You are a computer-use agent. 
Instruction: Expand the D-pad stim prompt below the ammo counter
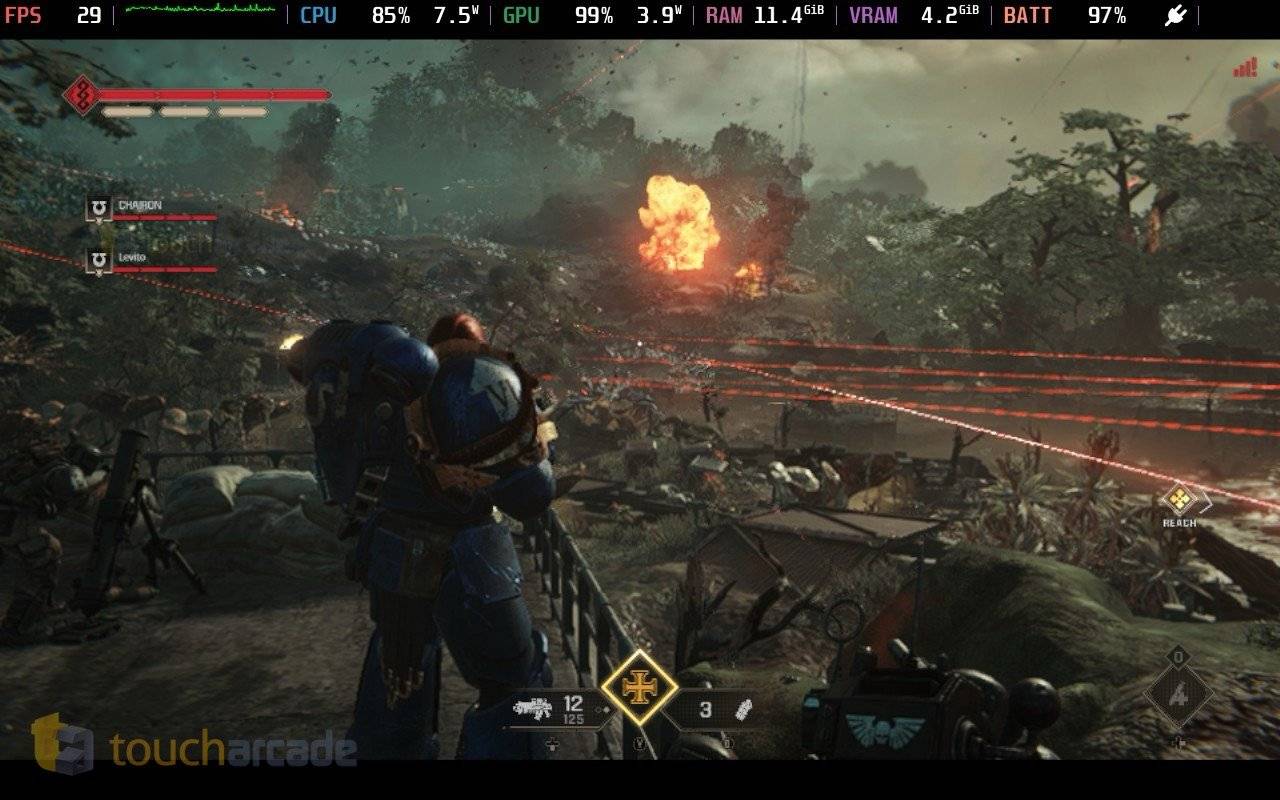(x=551, y=743)
